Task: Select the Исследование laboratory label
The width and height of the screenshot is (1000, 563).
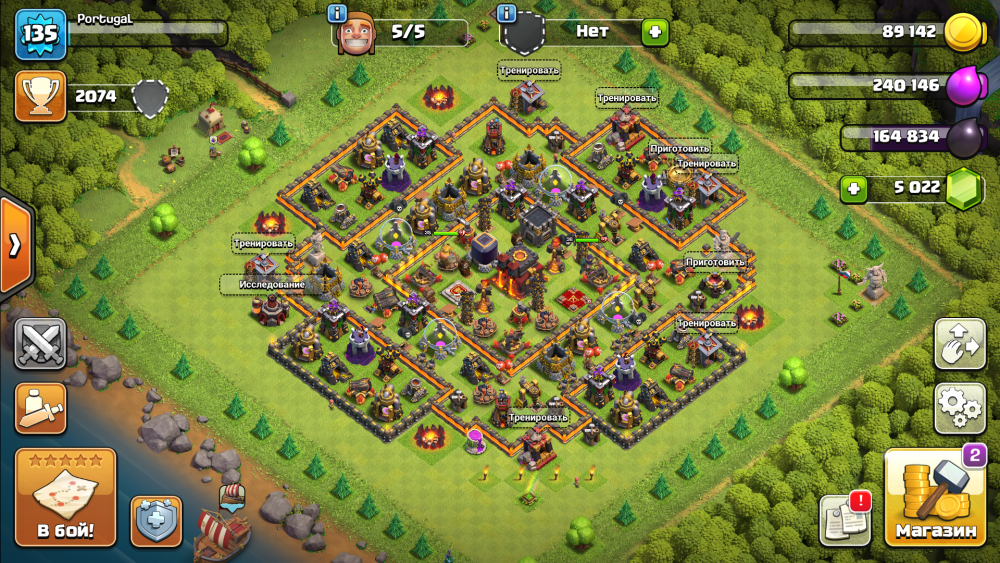Action: [272, 285]
